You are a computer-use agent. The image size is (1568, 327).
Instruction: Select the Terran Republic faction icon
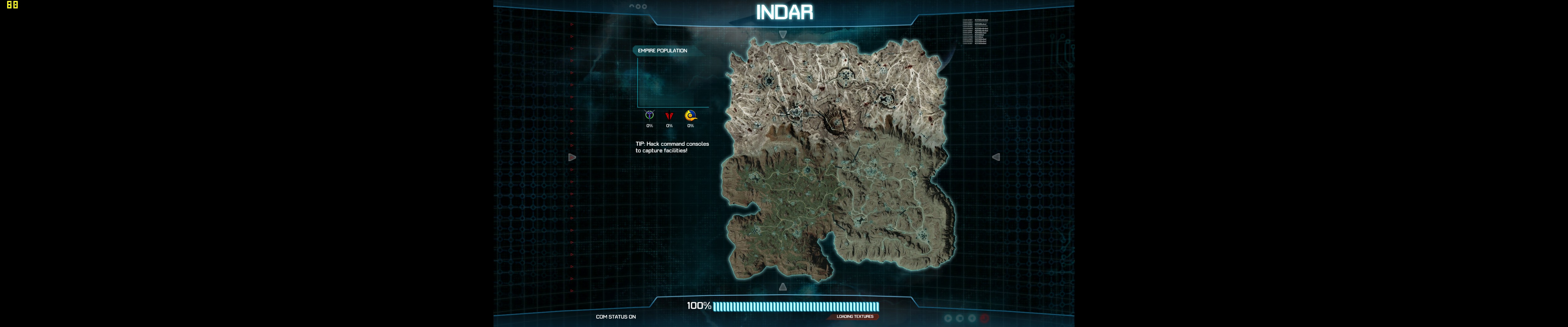pyautogui.click(x=670, y=115)
